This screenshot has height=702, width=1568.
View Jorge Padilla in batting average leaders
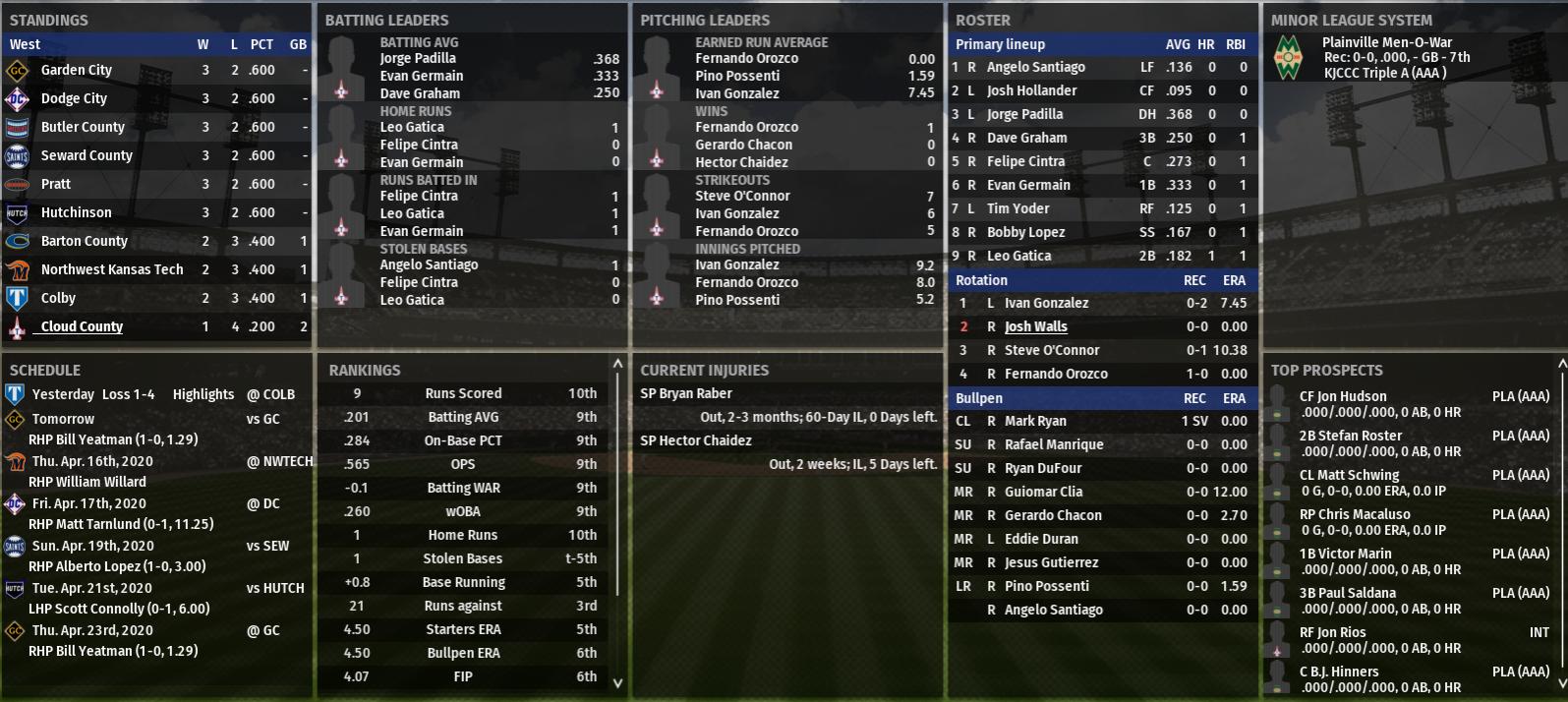pyautogui.click(x=418, y=58)
